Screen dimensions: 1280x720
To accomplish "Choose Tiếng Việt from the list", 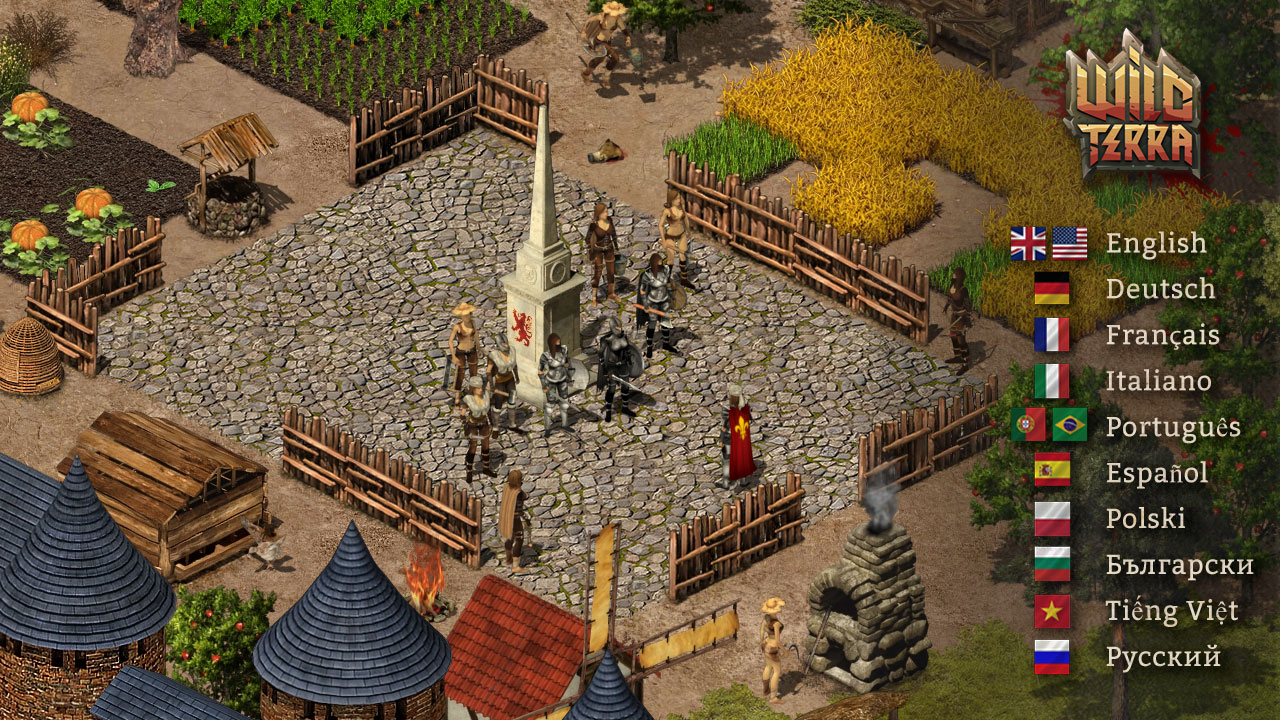I will click(x=1171, y=611).
